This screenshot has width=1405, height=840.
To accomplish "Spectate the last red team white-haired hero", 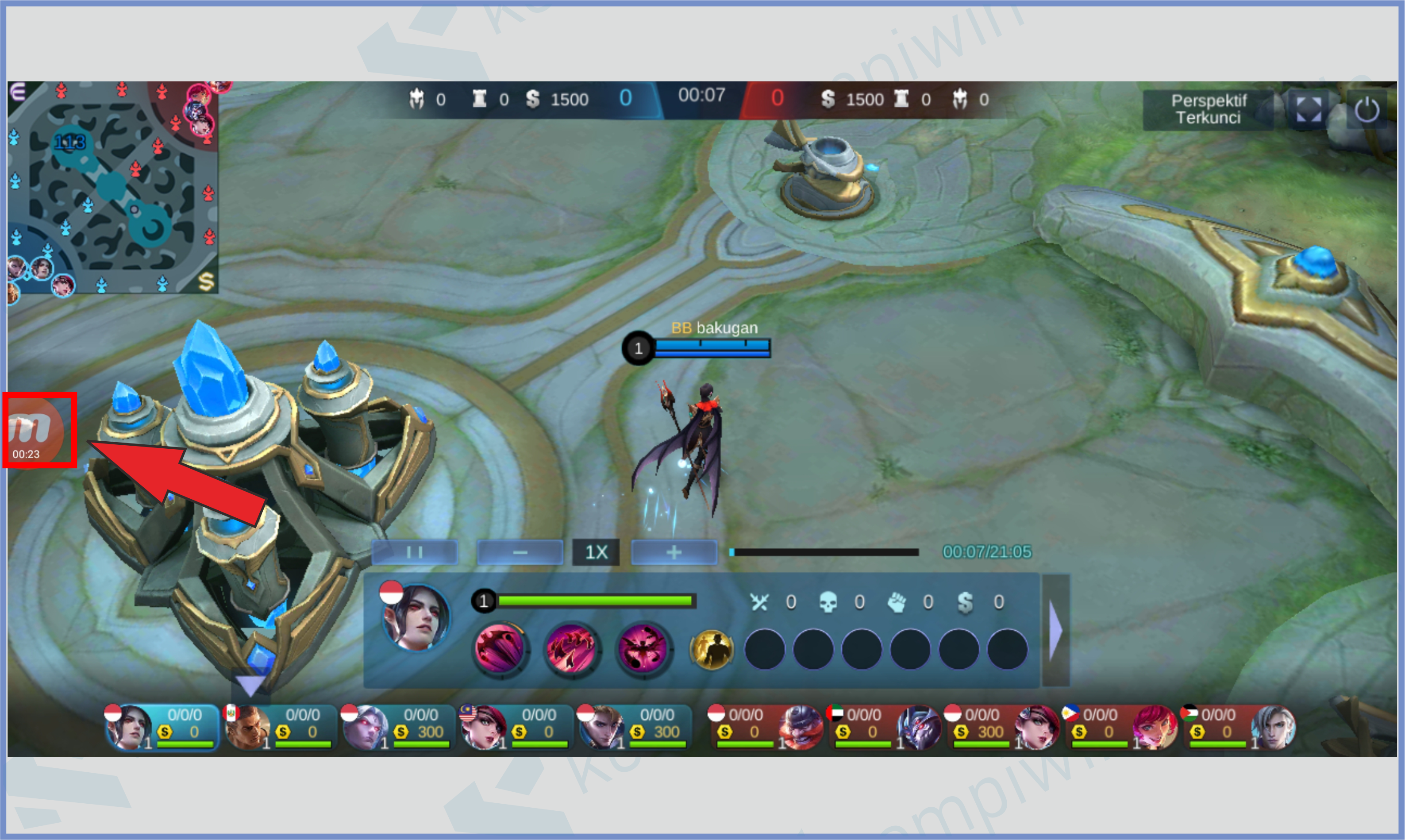I will pyautogui.click(x=1239, y=727).
